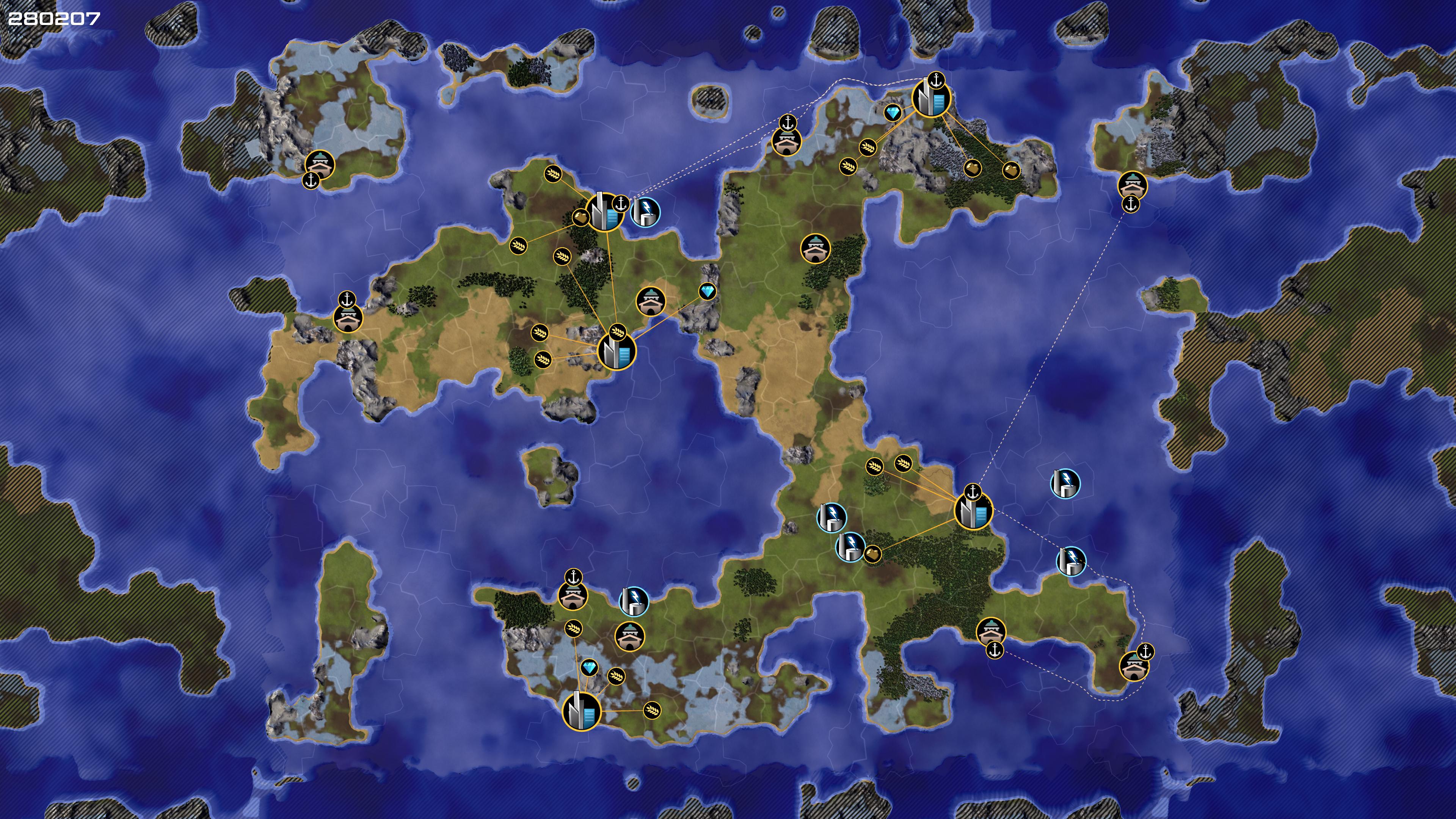Select the bunker marker on the northwest snowy island
The height and width of the screenshot is (819, 1456).
tap(319, 165)
